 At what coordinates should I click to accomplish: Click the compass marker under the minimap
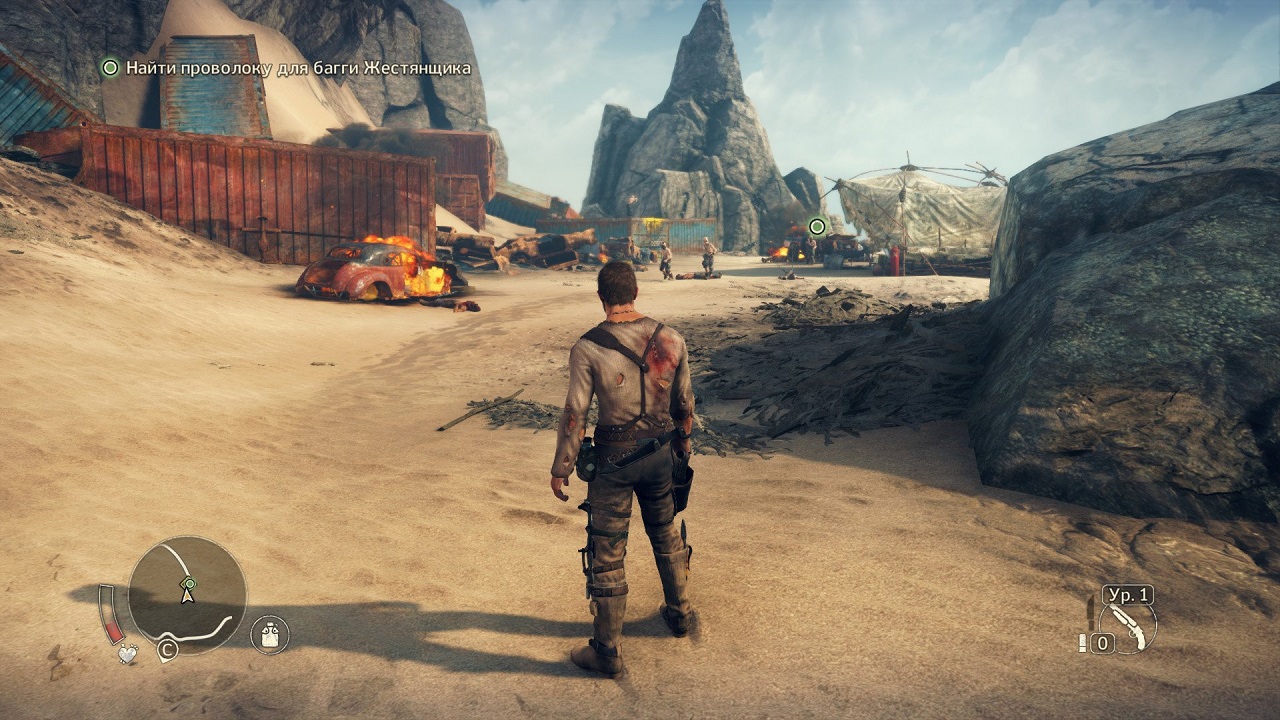tap(167, 651)
